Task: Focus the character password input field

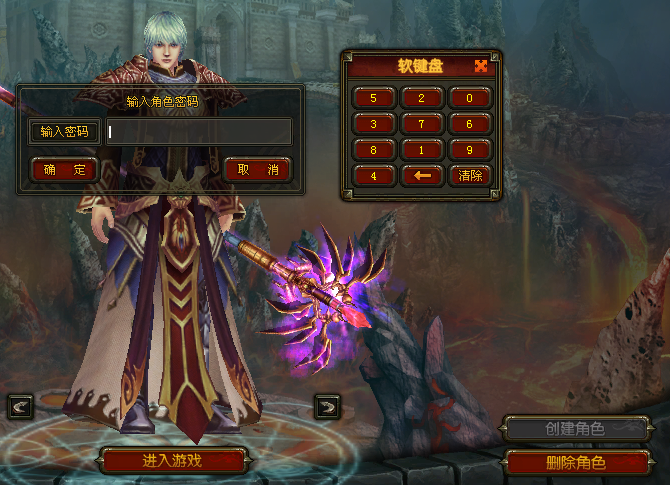Action: [x=199, y=132]
